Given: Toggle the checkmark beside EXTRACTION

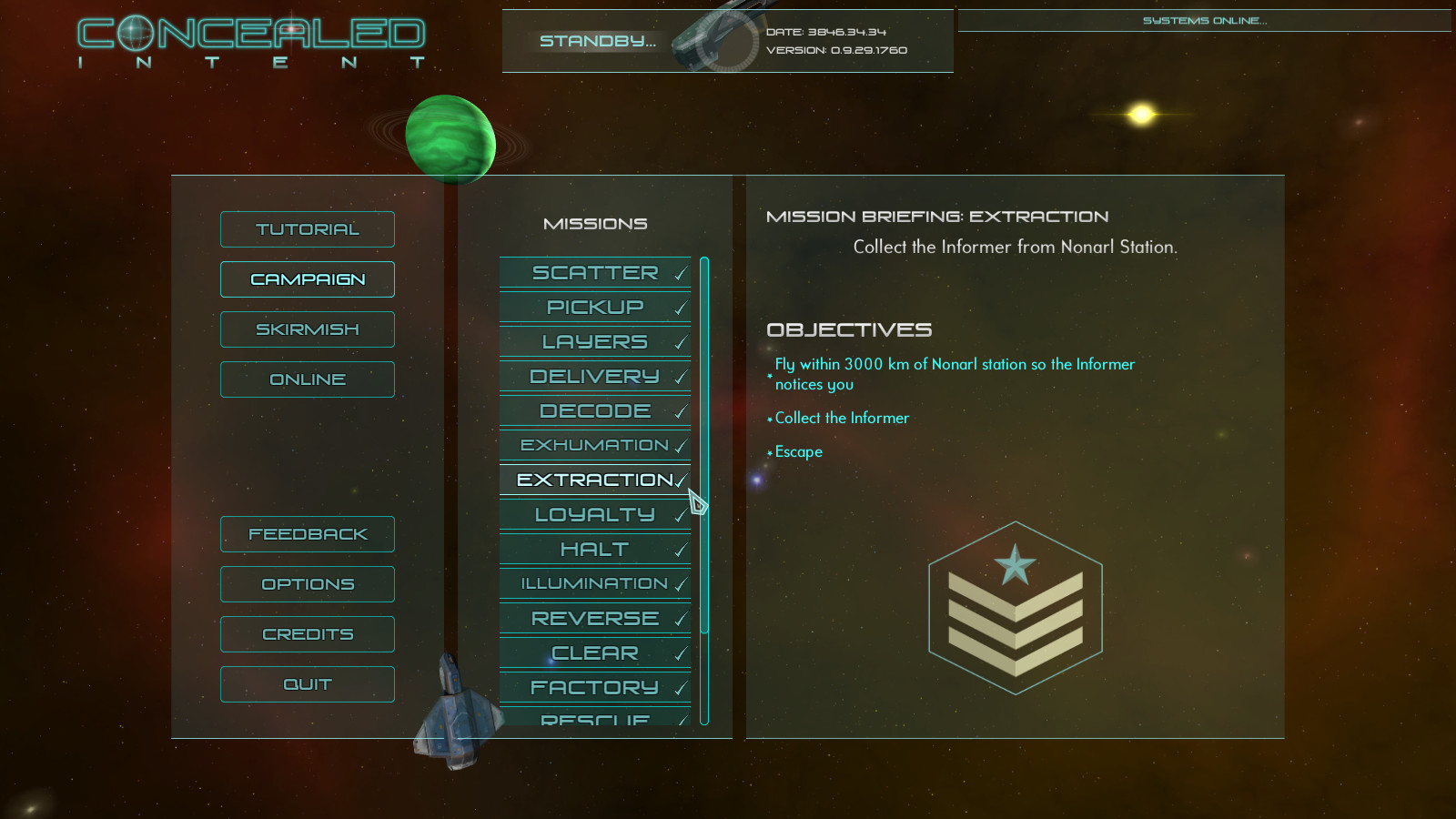Looking at the screenshot, I should [681, 480].
